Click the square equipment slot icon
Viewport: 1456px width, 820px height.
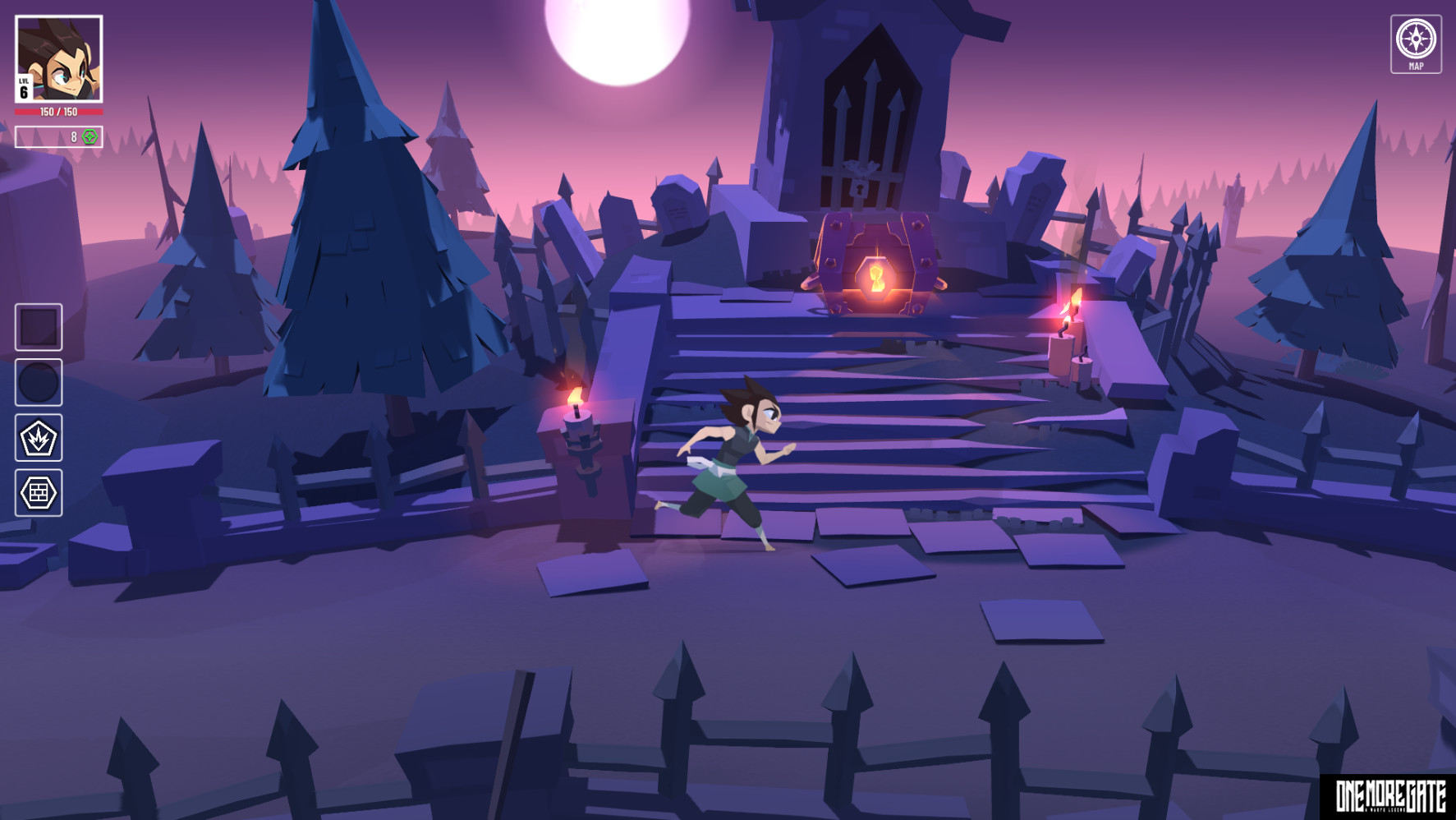click(38, 325)
